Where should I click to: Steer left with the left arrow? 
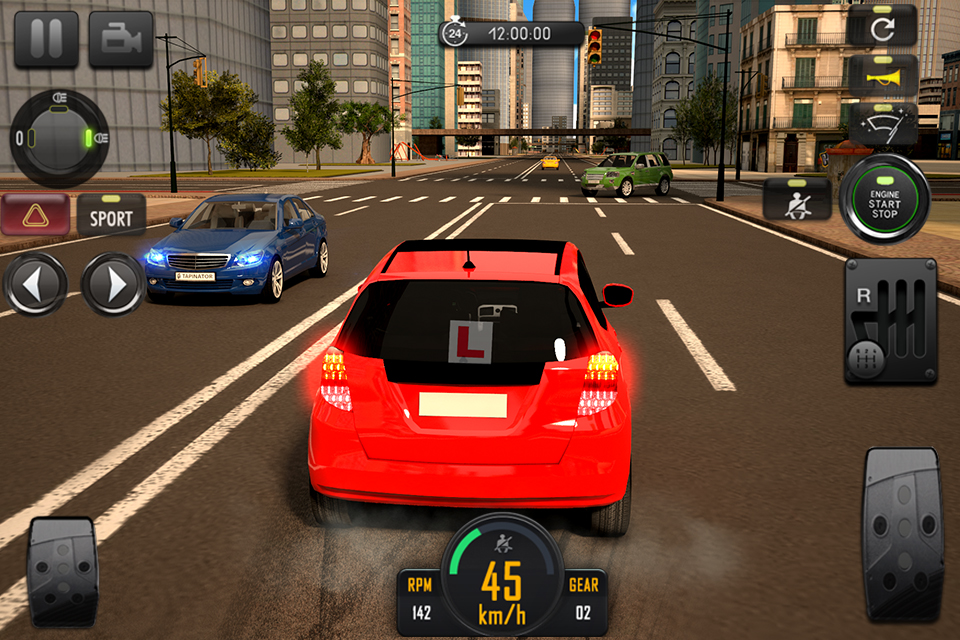[x=35, y=284]
